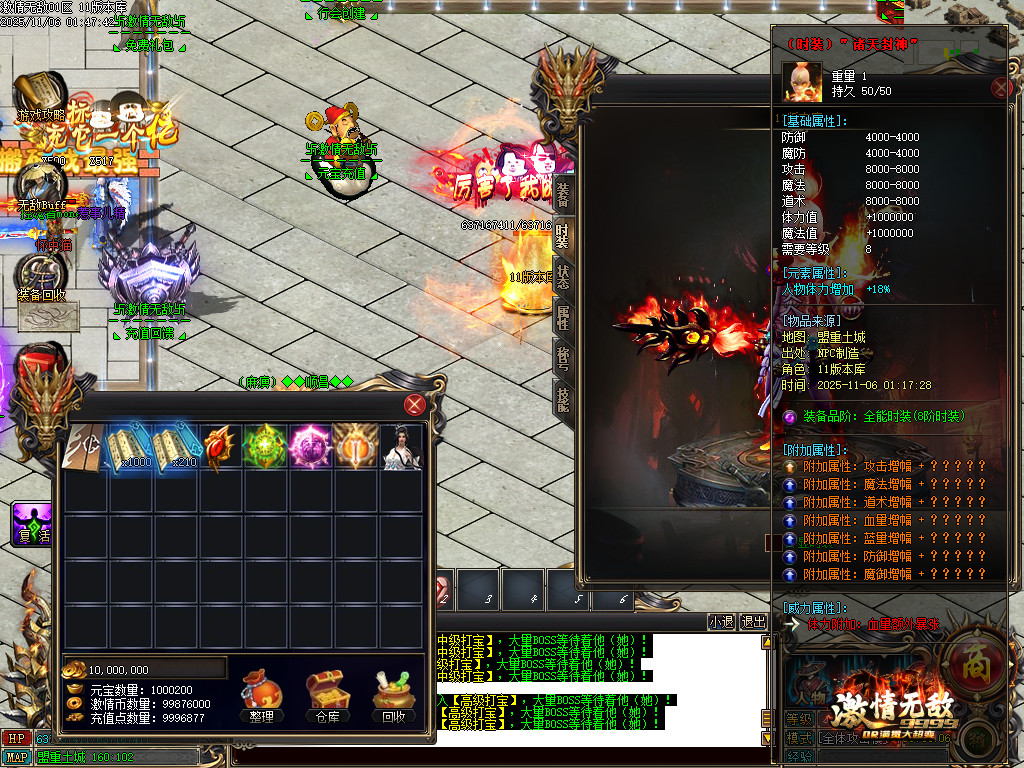
Task: Close the inventory bag window
Action: point(414,405)
